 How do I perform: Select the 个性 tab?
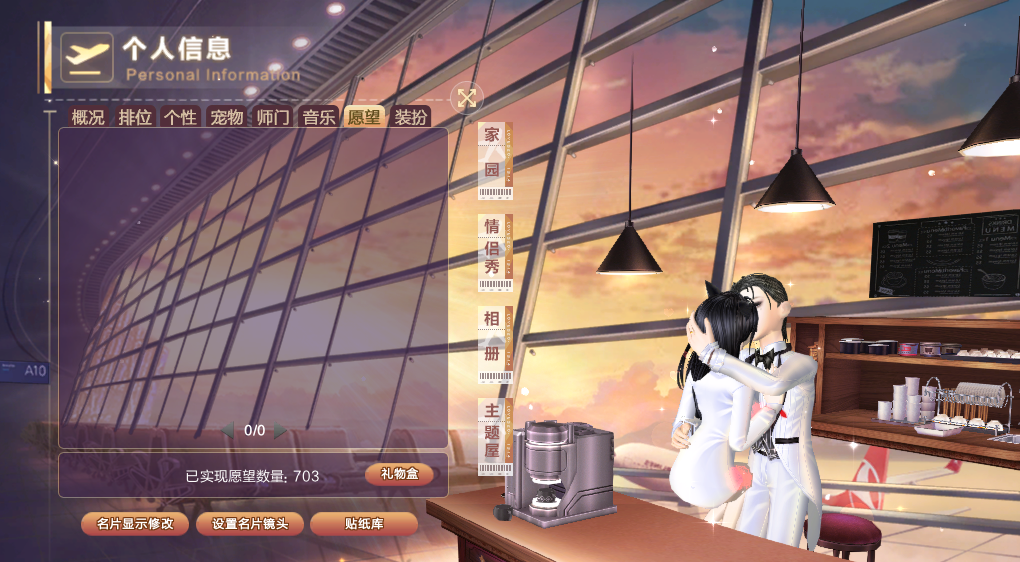pos(180,117)
